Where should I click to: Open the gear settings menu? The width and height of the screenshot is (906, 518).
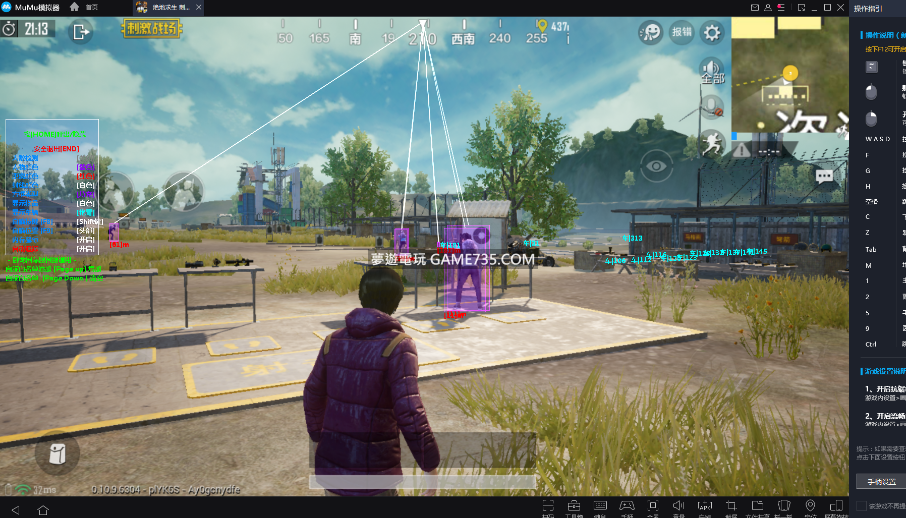[712, 32]
